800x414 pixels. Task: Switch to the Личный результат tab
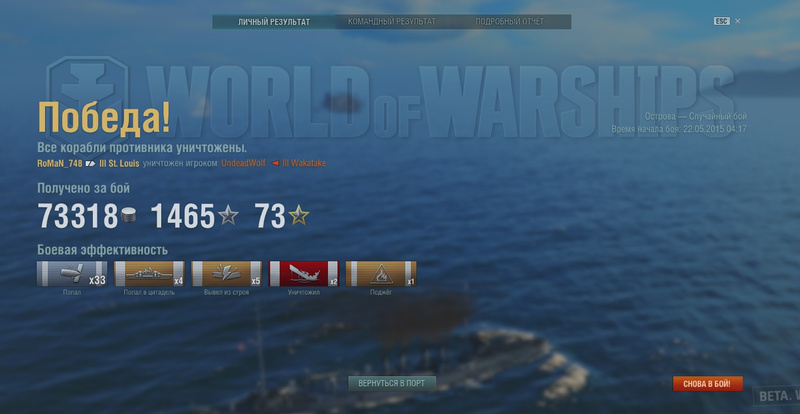click(x=273, y=21)
